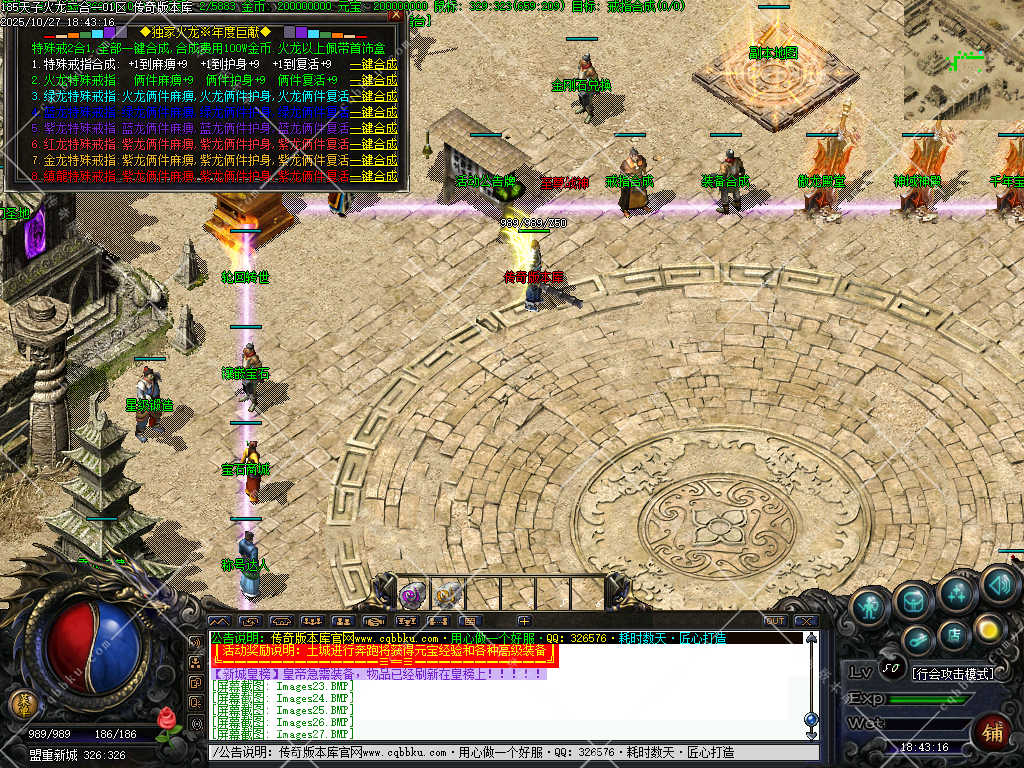The height and width of the screenshot is (768, 1024).
Task: Open the red 铺 stall button
Action: [x=992, y=733]
